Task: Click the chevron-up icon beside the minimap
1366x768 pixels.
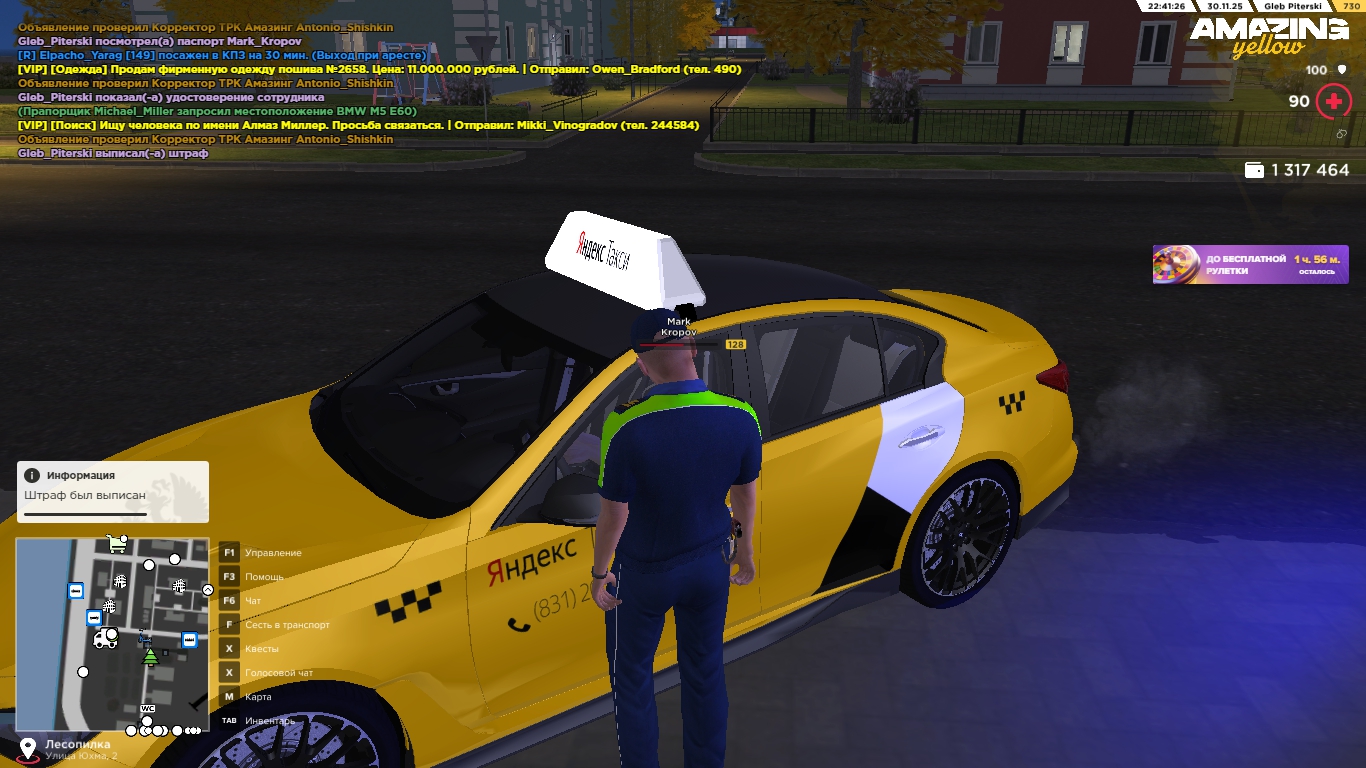Action: coord(208,590)
